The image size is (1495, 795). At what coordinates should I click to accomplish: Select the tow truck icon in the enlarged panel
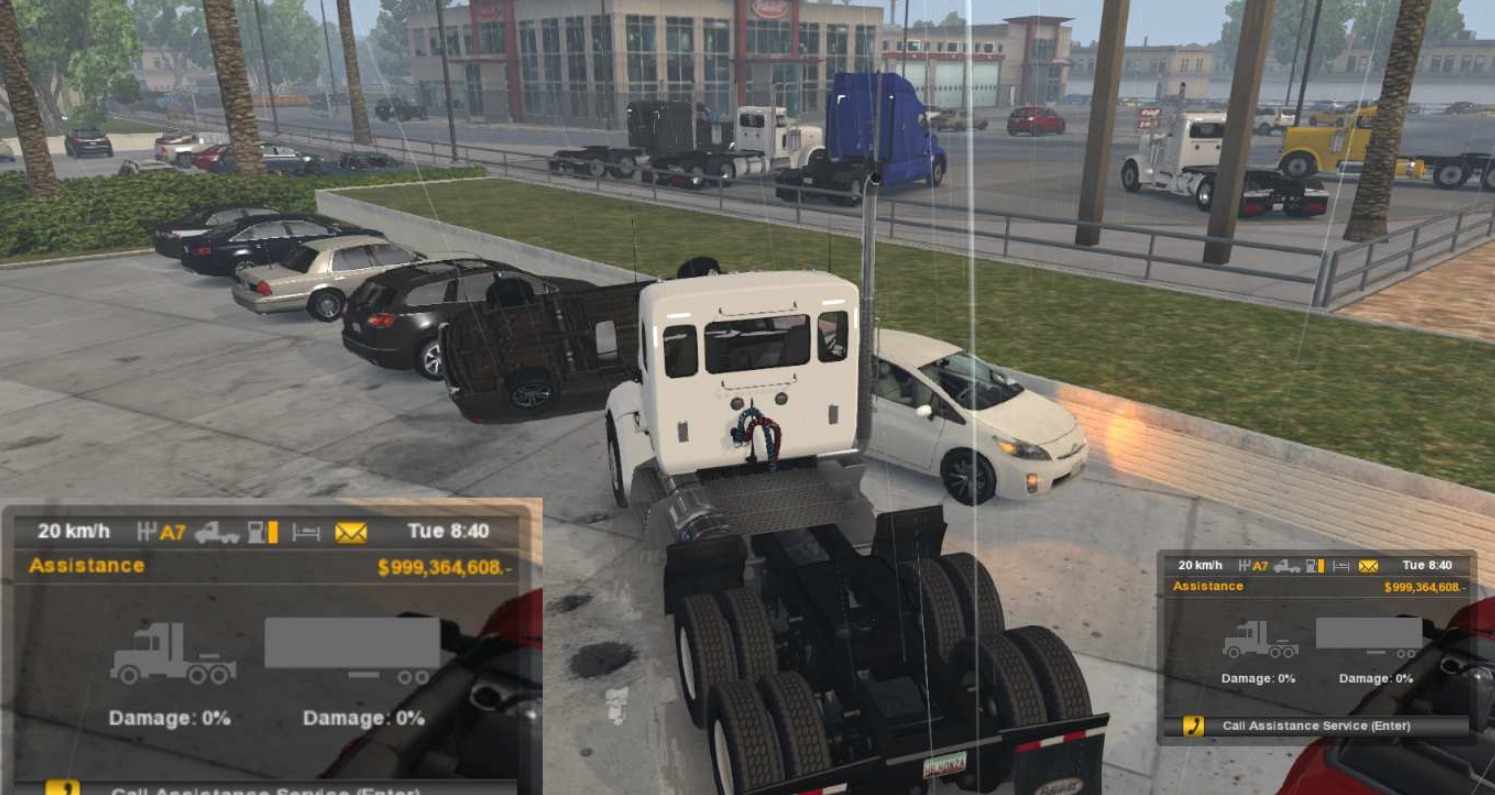[x=217, y=532]
